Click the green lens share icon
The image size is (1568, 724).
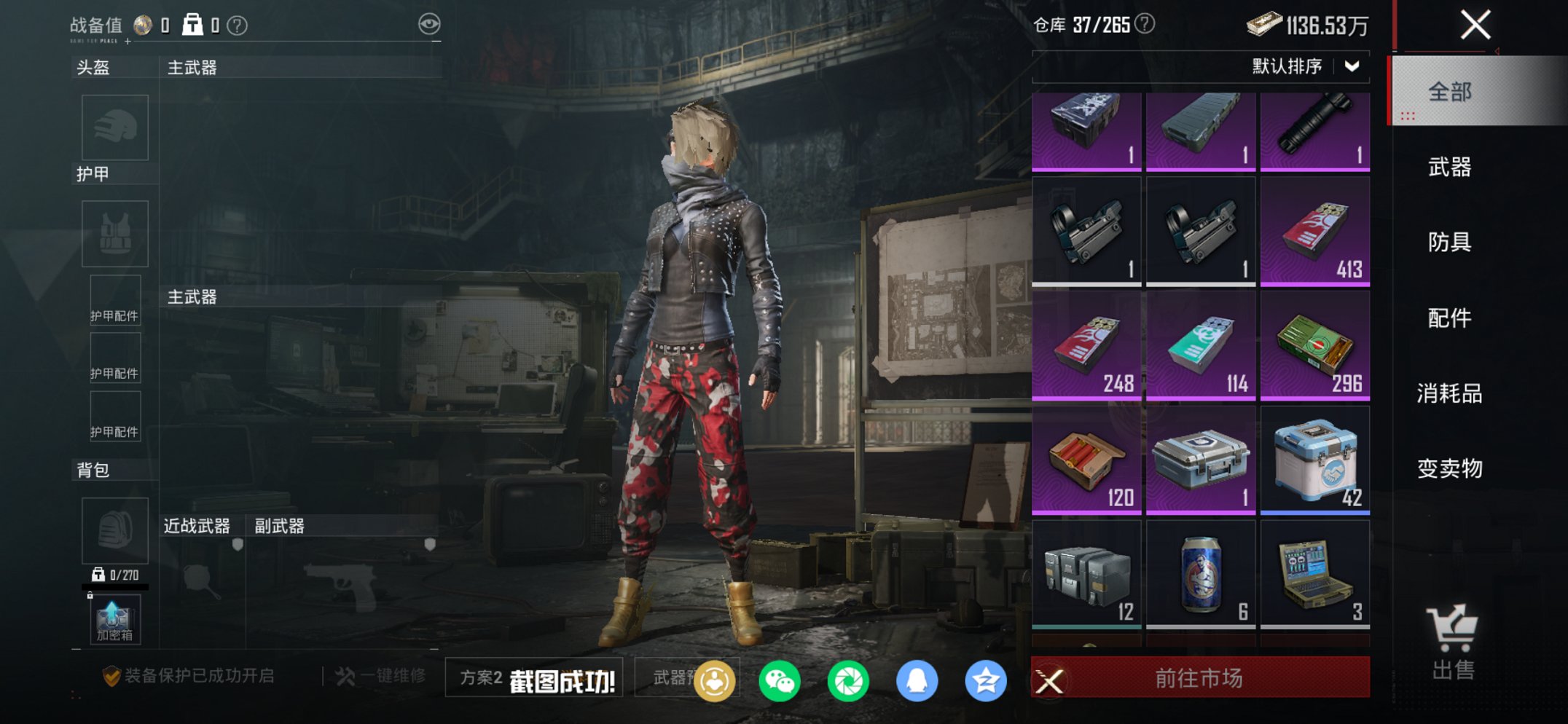(x=850, y=679)
